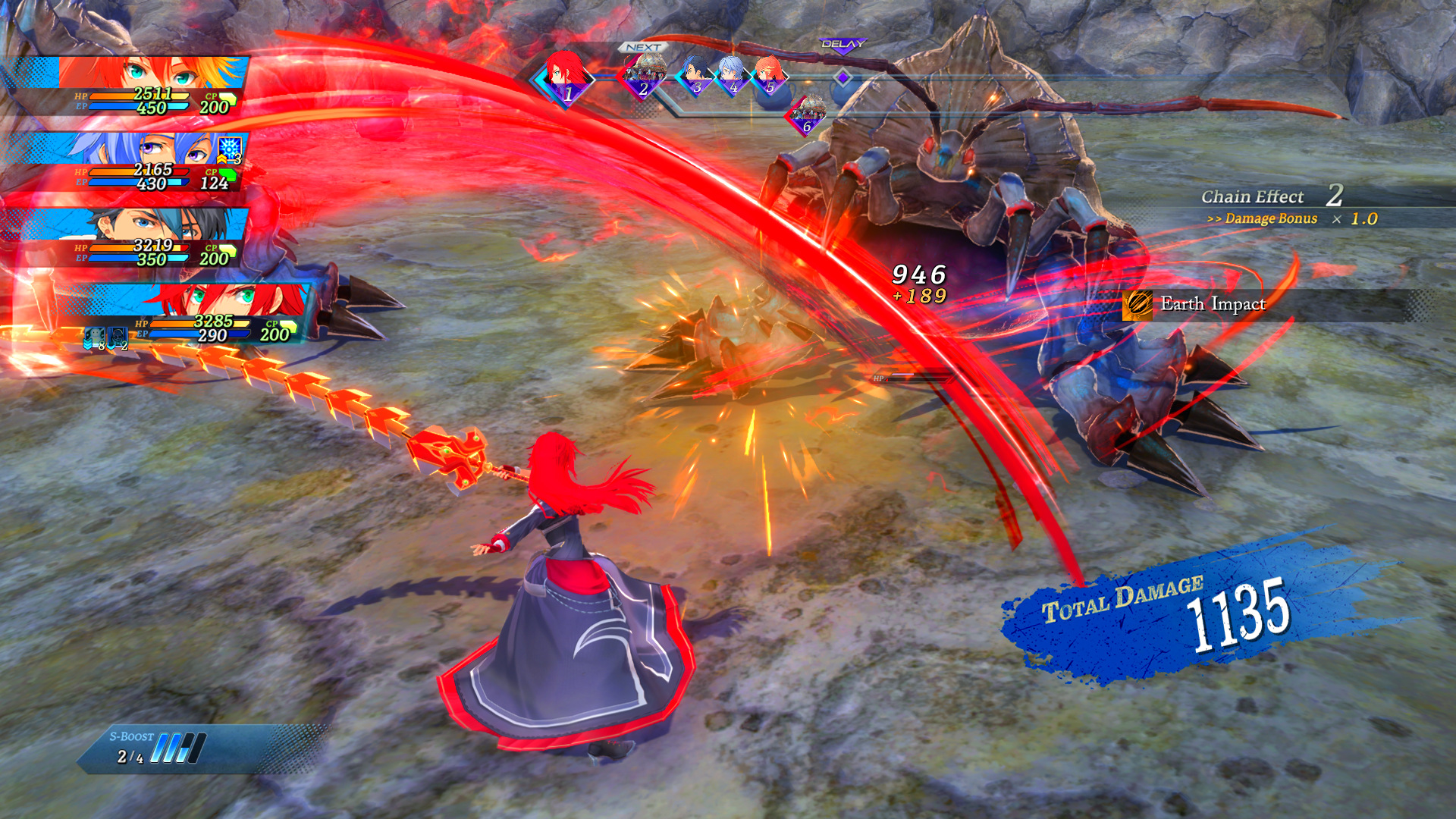Select the dark-haired male party member portrait
The width and height of the screenshot is (1456, 819).
(x=152, y=224)
